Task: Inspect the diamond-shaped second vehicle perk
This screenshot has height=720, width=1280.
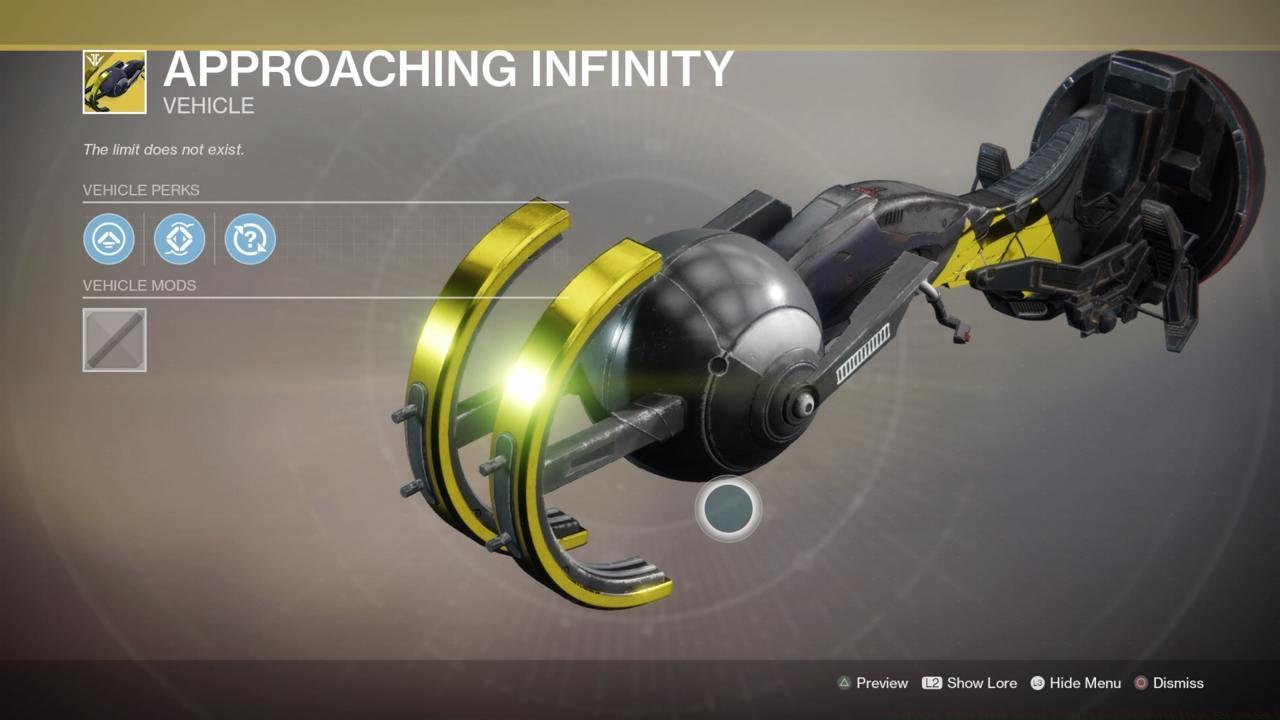Action: (179, 239)
